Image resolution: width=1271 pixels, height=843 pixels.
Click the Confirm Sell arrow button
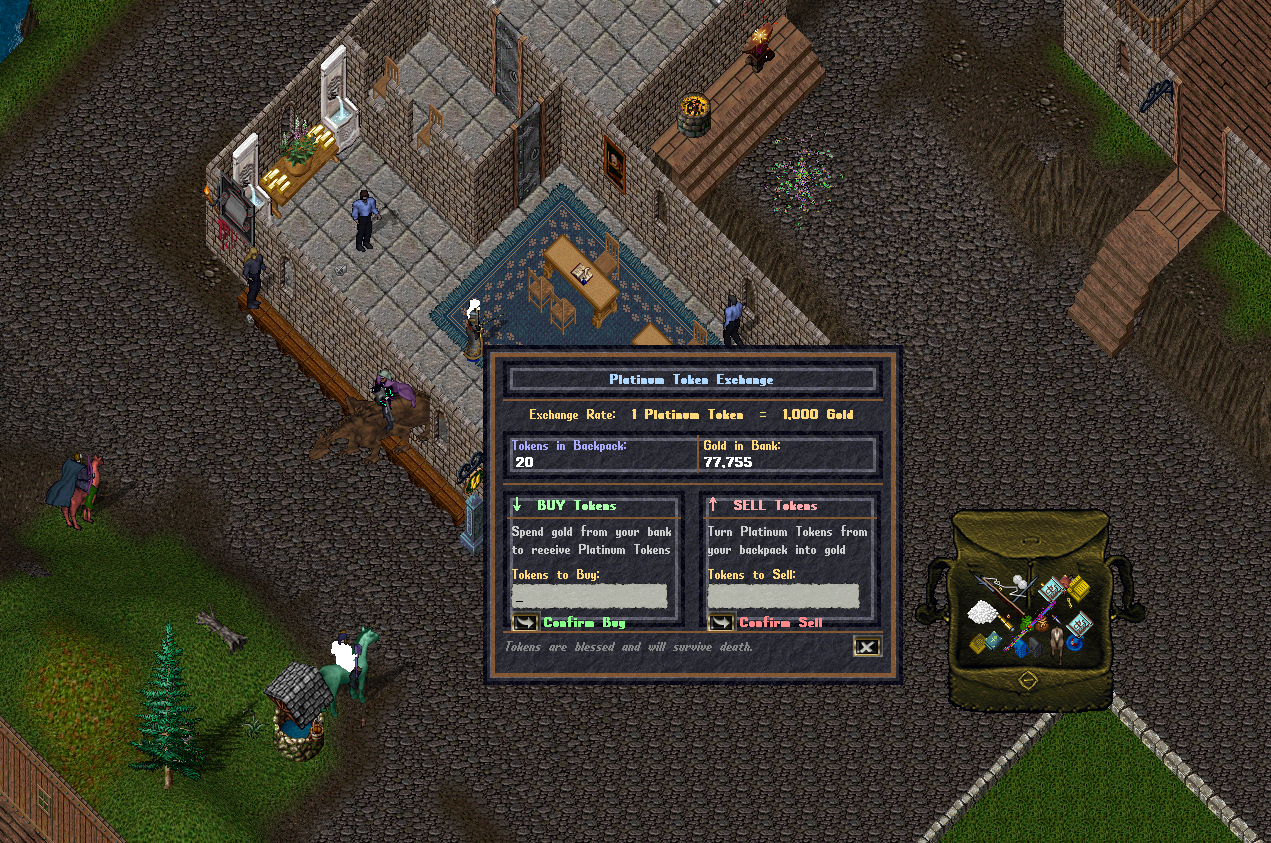721,623
